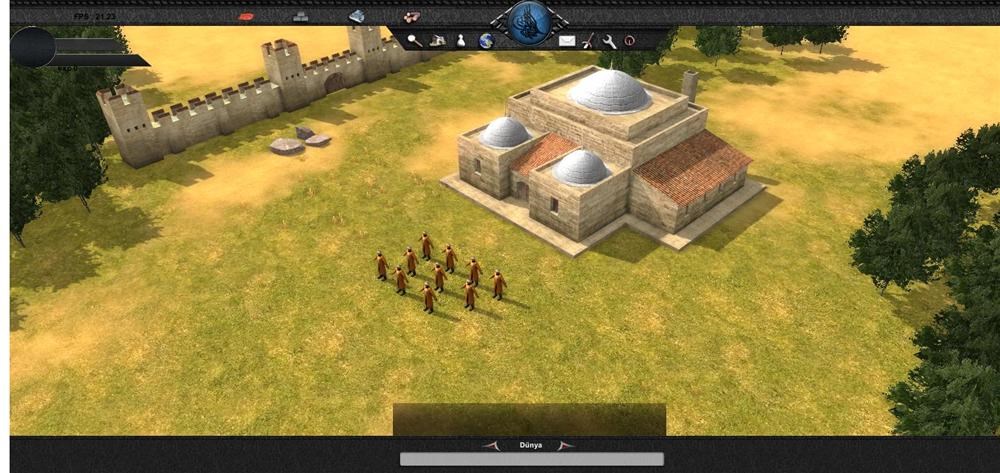Select the white pawn icon
This screenshot has width=1000, height=473.
coord(461,41)
